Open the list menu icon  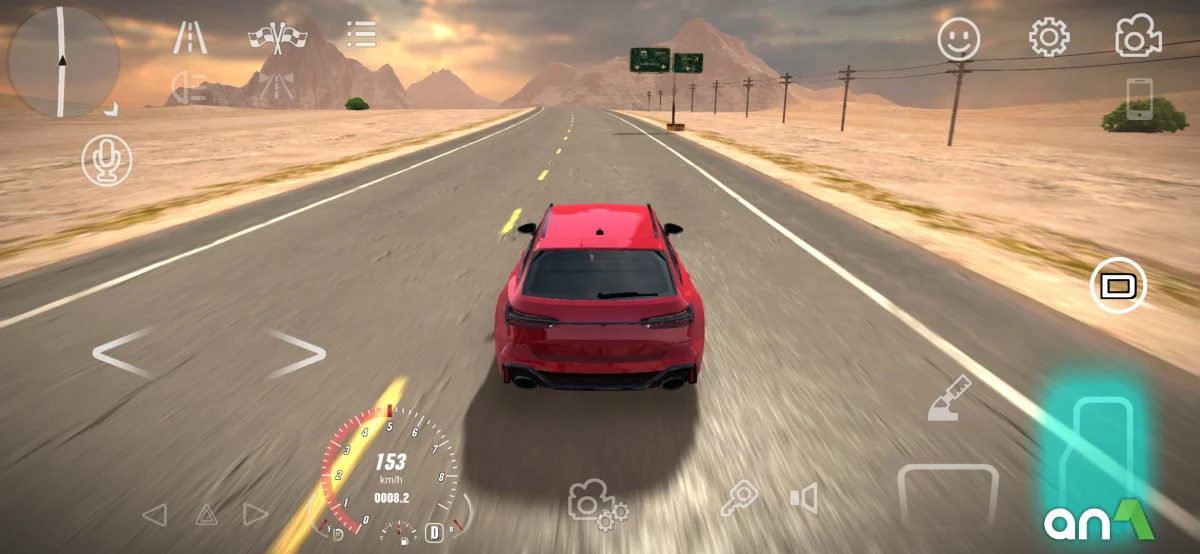(x=361, y=34)
